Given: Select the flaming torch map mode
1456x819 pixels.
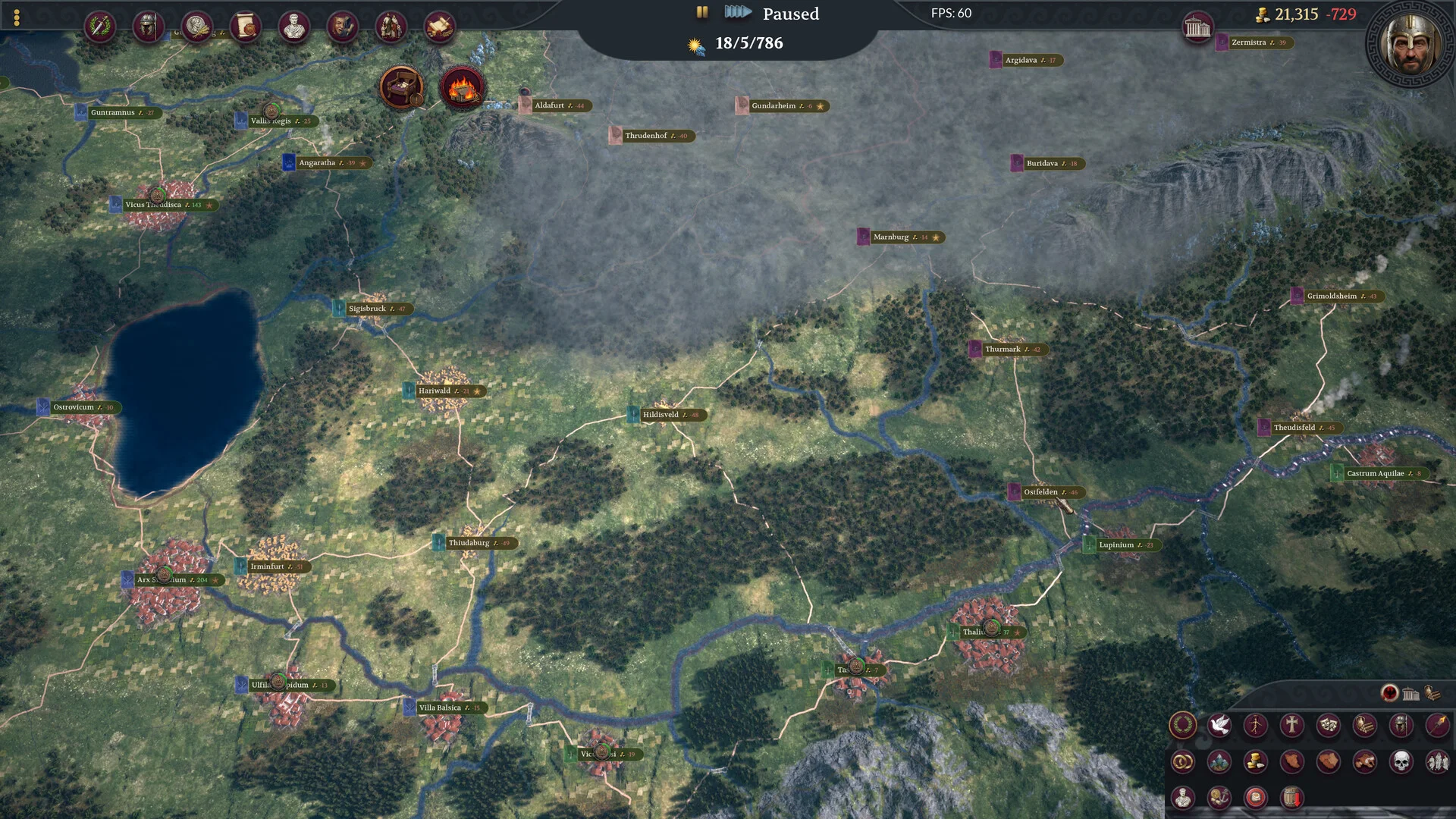Looking at the screenshot, I should pyautogui.click(x=1437, y=726).
